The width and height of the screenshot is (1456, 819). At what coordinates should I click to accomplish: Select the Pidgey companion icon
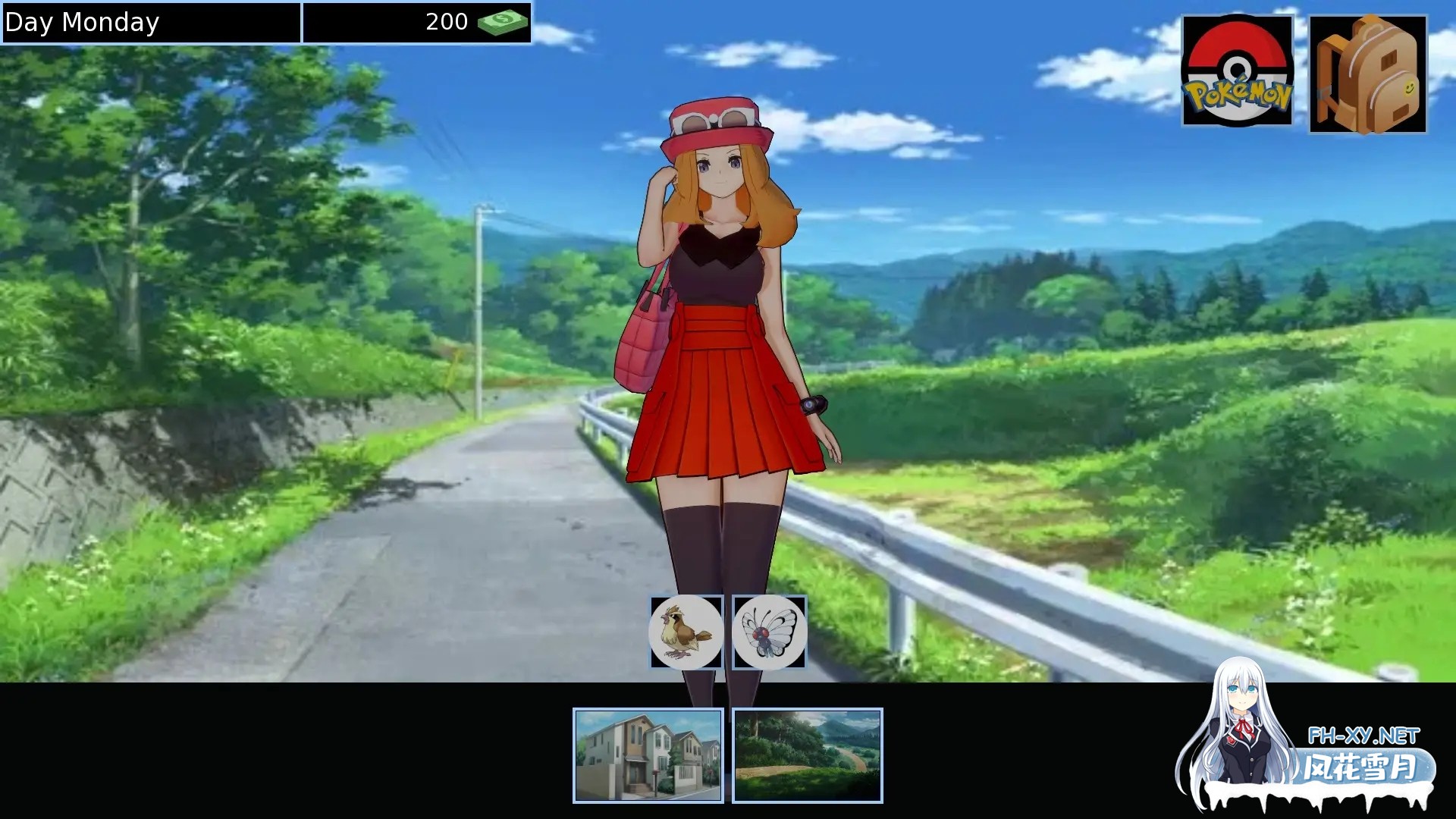point(686,632)
